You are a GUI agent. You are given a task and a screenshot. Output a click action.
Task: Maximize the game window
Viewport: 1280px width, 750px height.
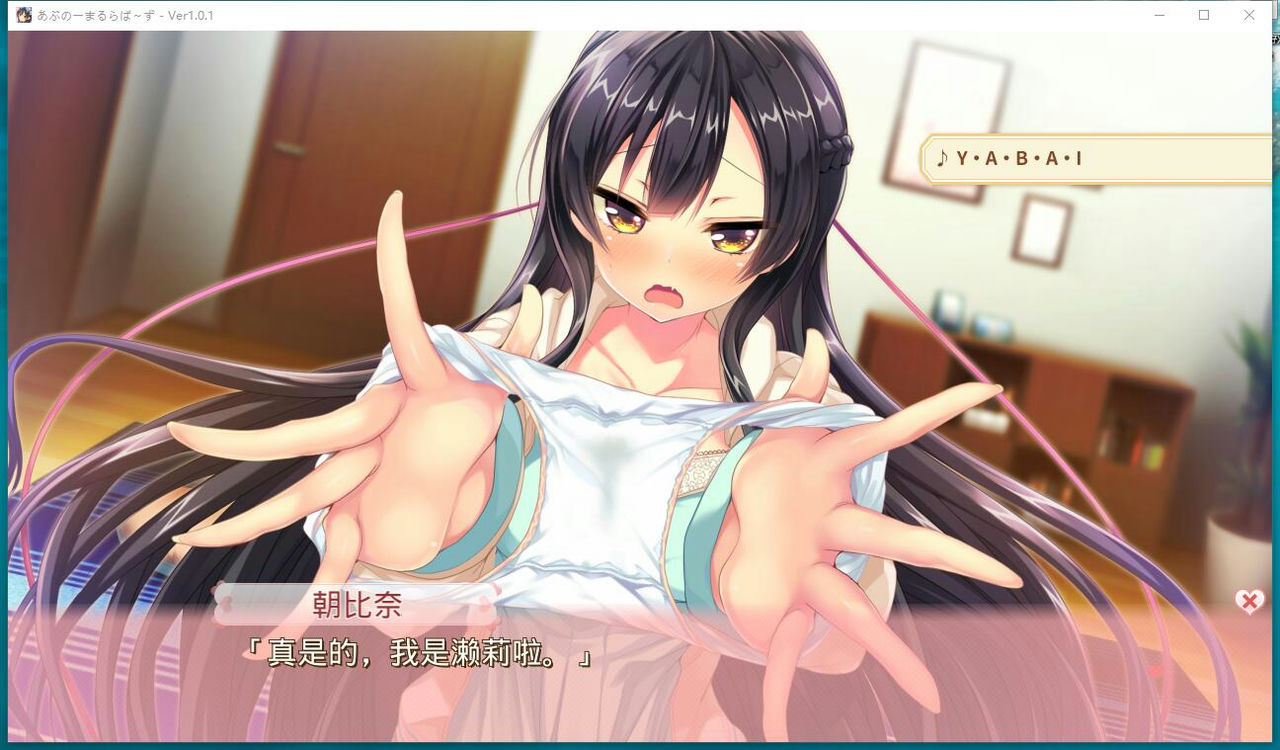click(x=1203, y=15)
